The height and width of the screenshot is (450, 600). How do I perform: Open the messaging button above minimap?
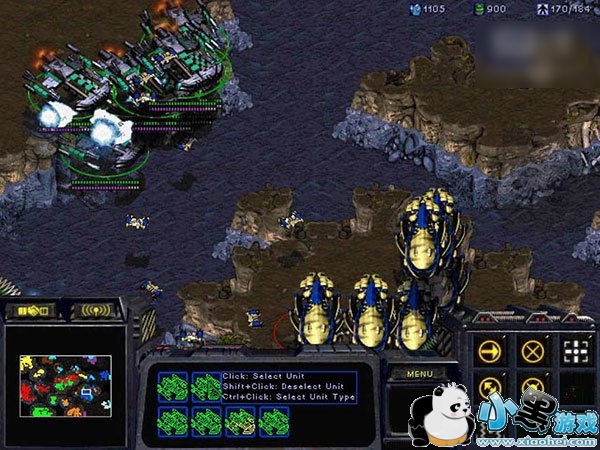tap(95, 311)
